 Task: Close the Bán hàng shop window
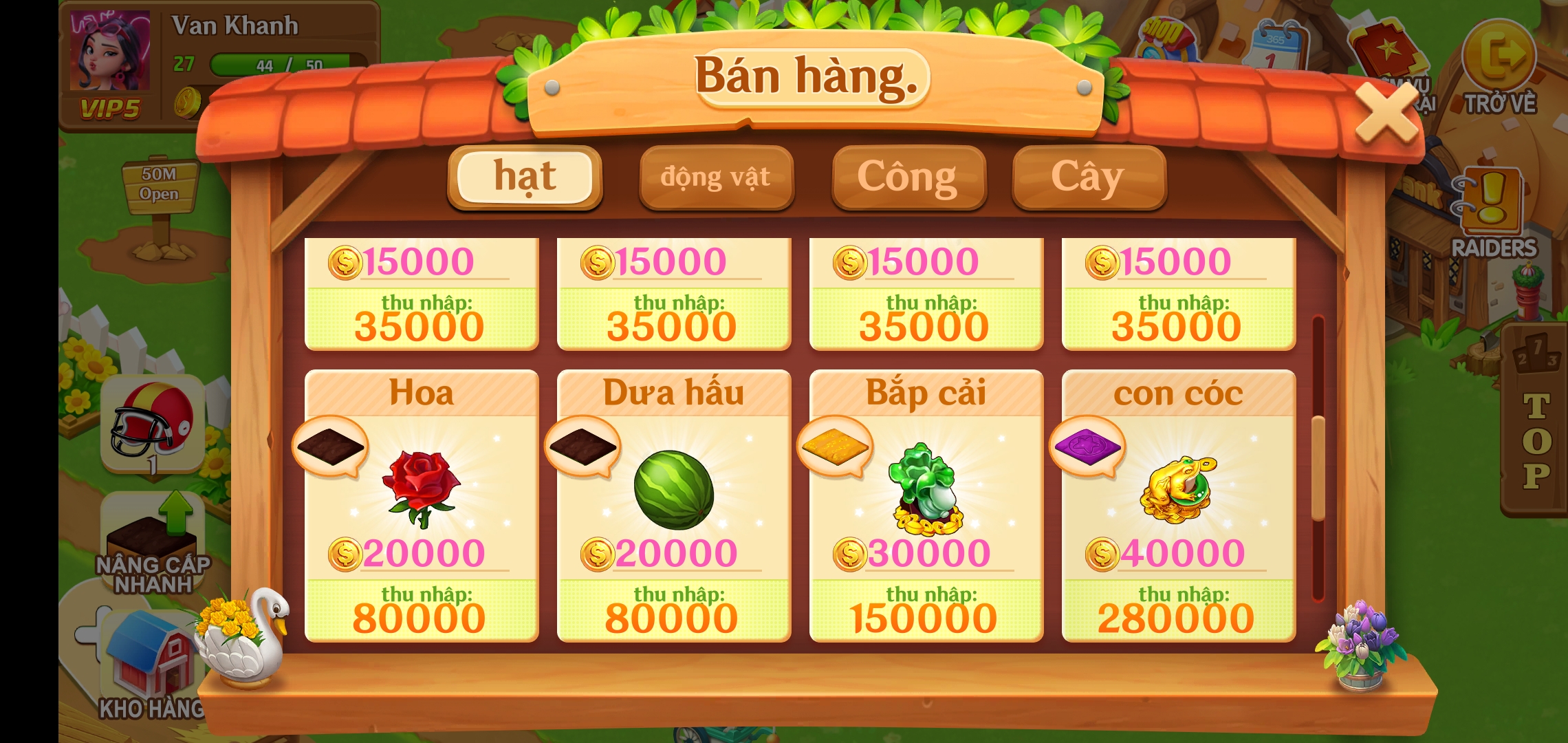pos(1386,114)
